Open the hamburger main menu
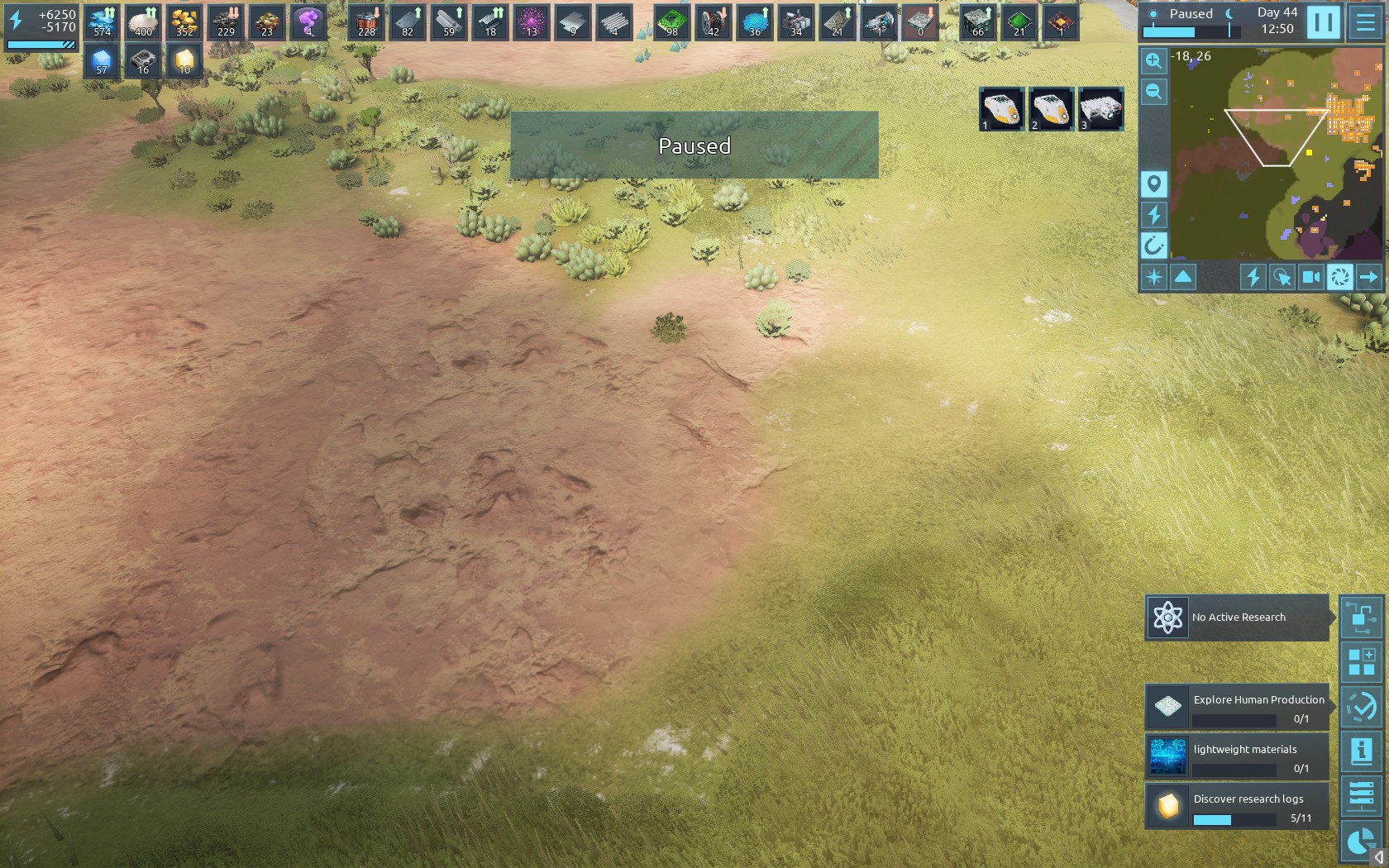The width and height of the screenshot is (1389, 868). [x=1366, y=22]
